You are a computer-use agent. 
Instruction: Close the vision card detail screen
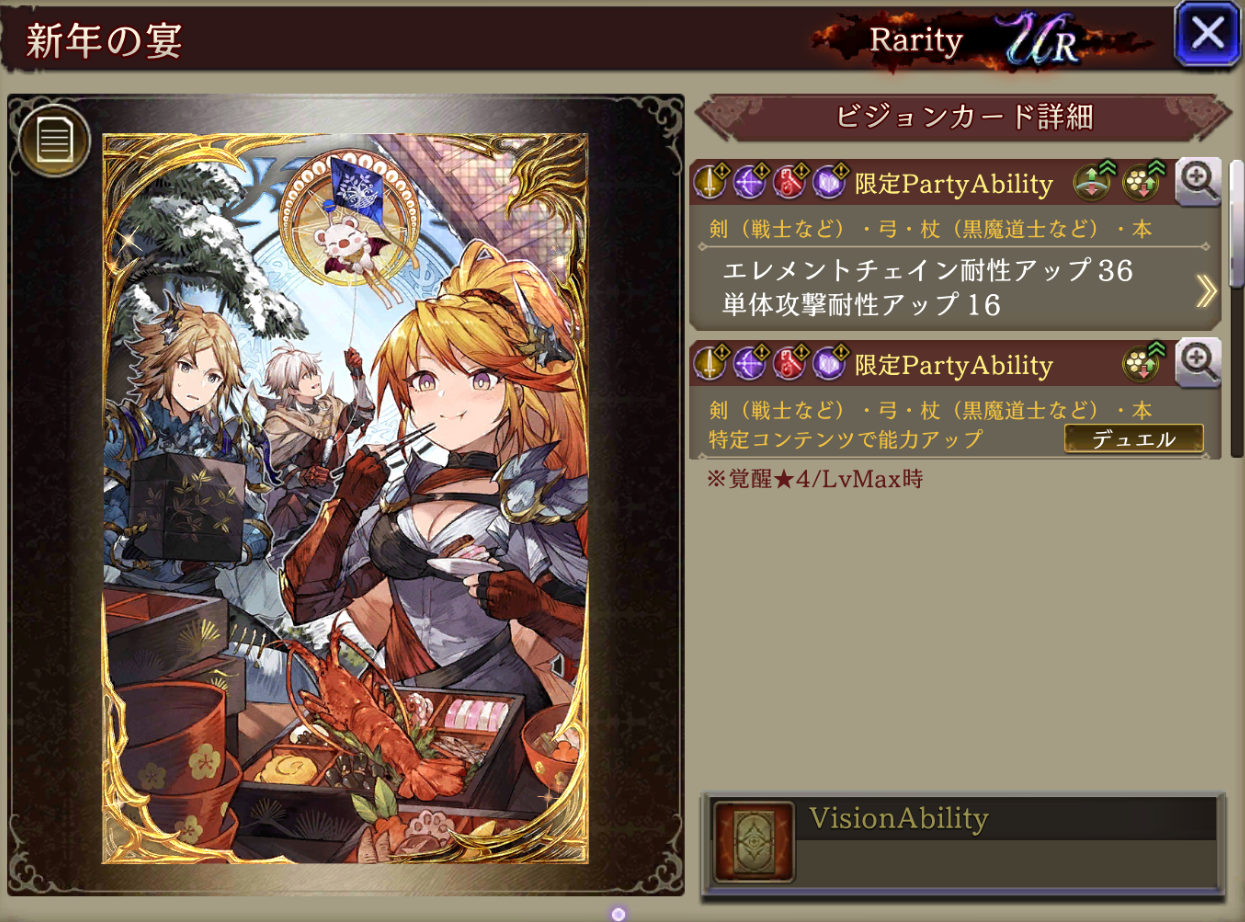[x=1208, y=34]
